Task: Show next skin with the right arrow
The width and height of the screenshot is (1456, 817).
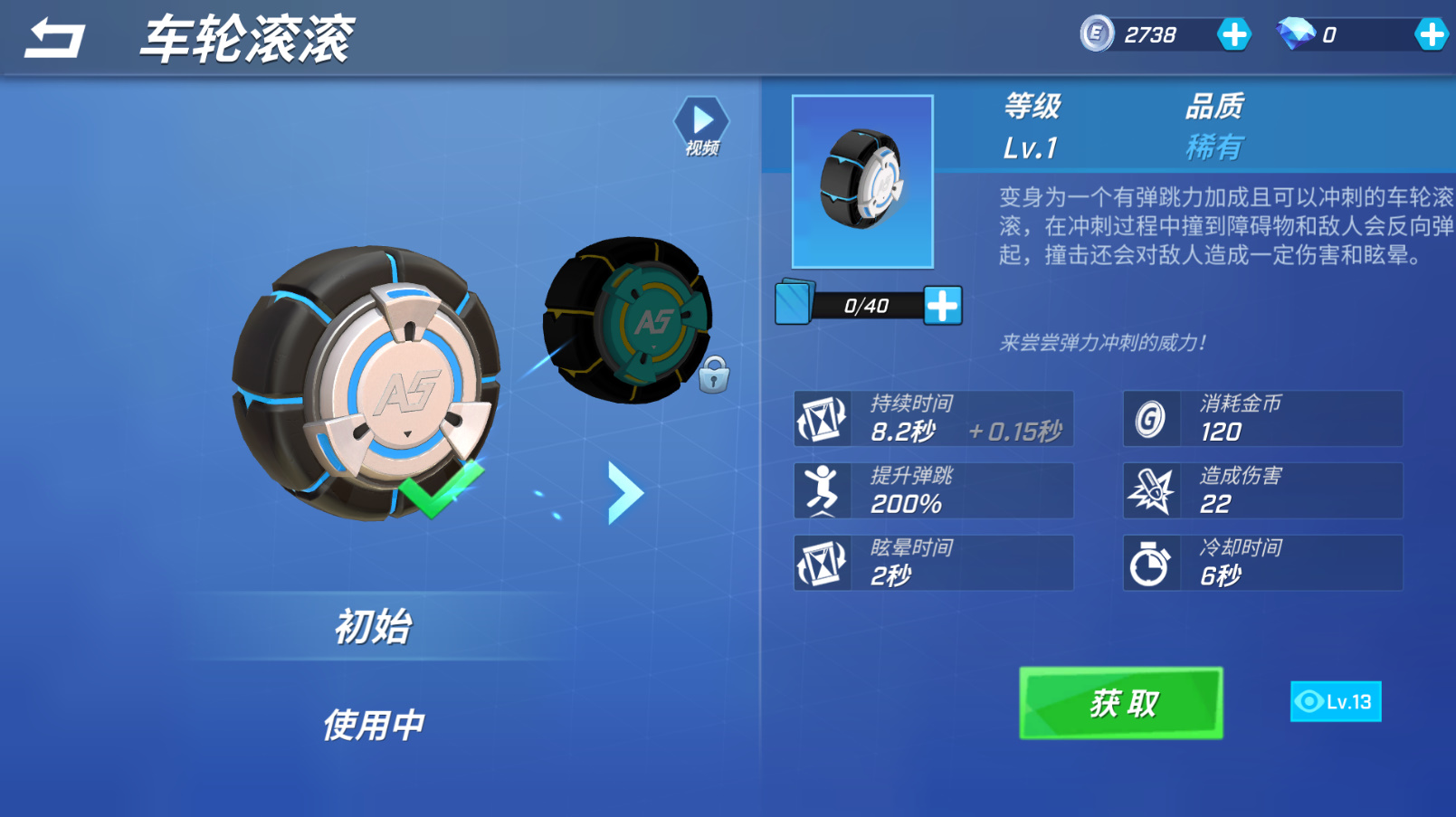Action: coord(624,493)
